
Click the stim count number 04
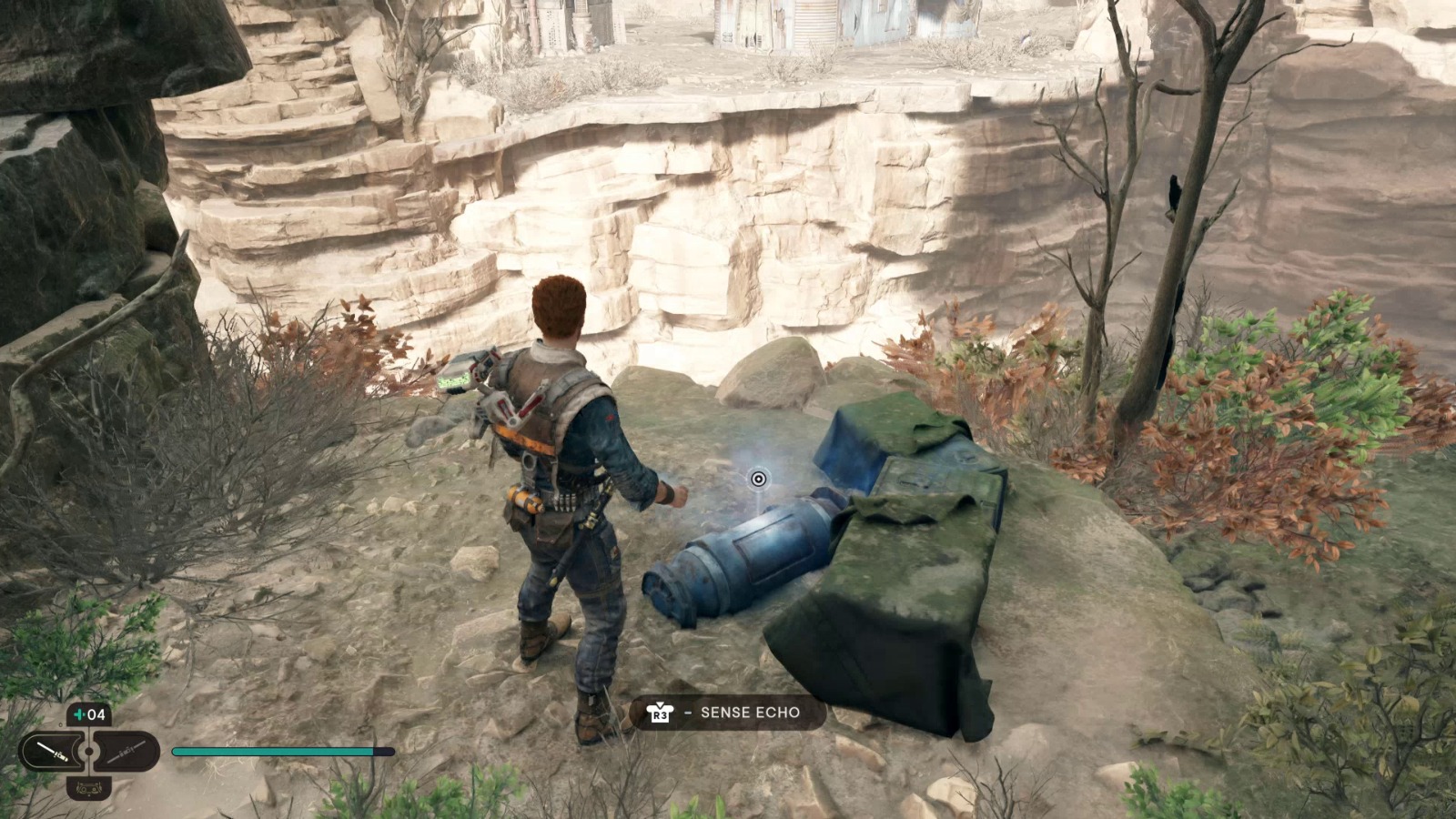[96, 714]
